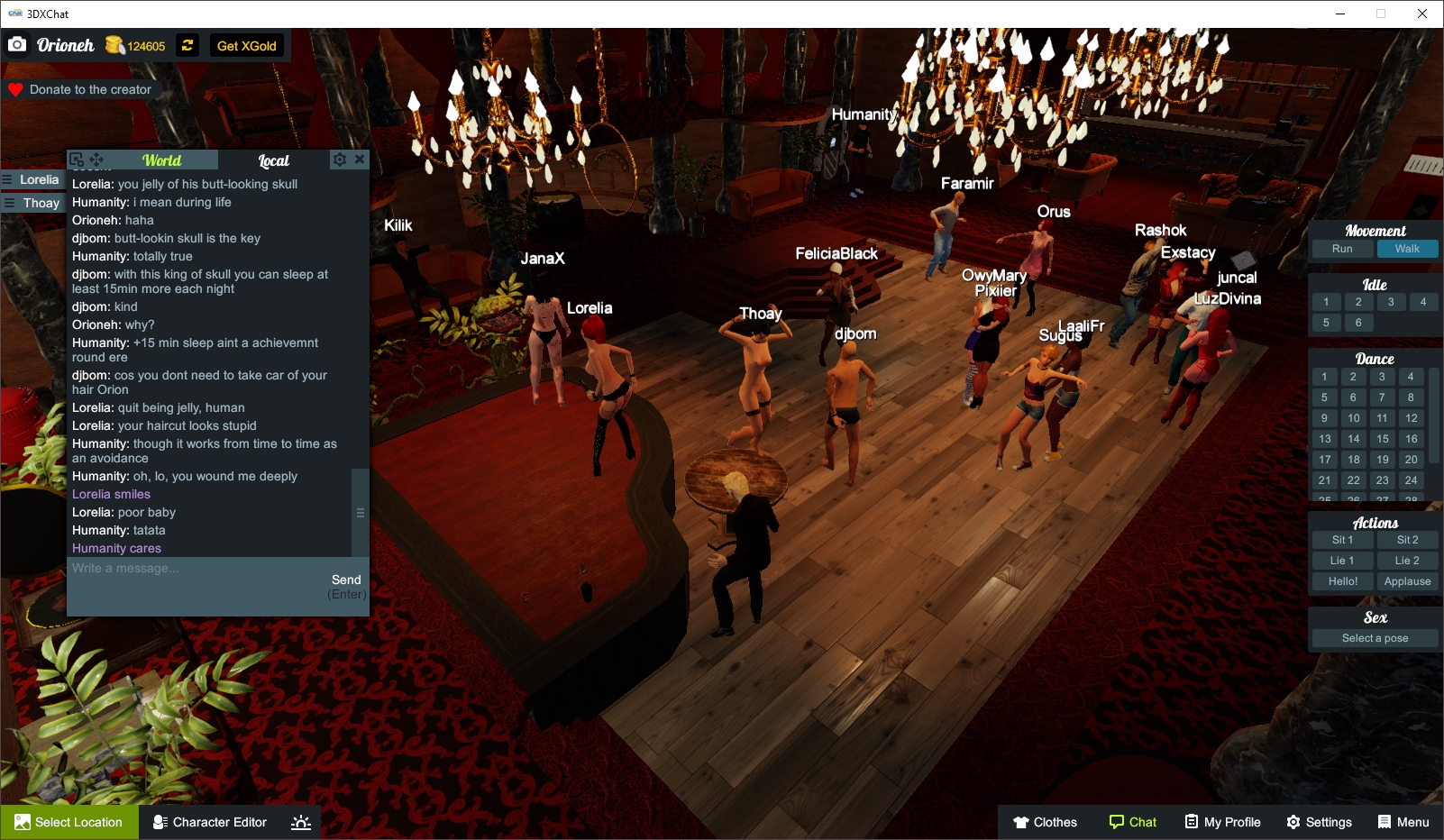Toggle Dance animation 12
This screenshot has height=840, width=1444.
tap(1410, 418)
